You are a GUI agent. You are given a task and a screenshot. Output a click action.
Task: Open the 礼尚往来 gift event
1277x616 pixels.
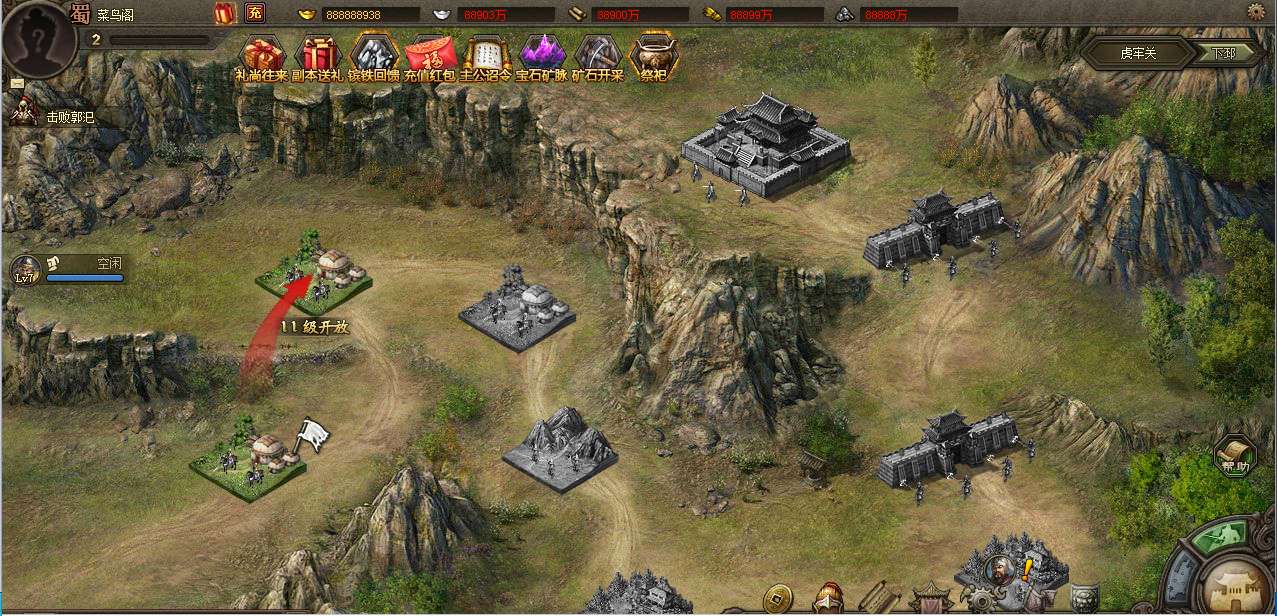(x=262, y=56)
